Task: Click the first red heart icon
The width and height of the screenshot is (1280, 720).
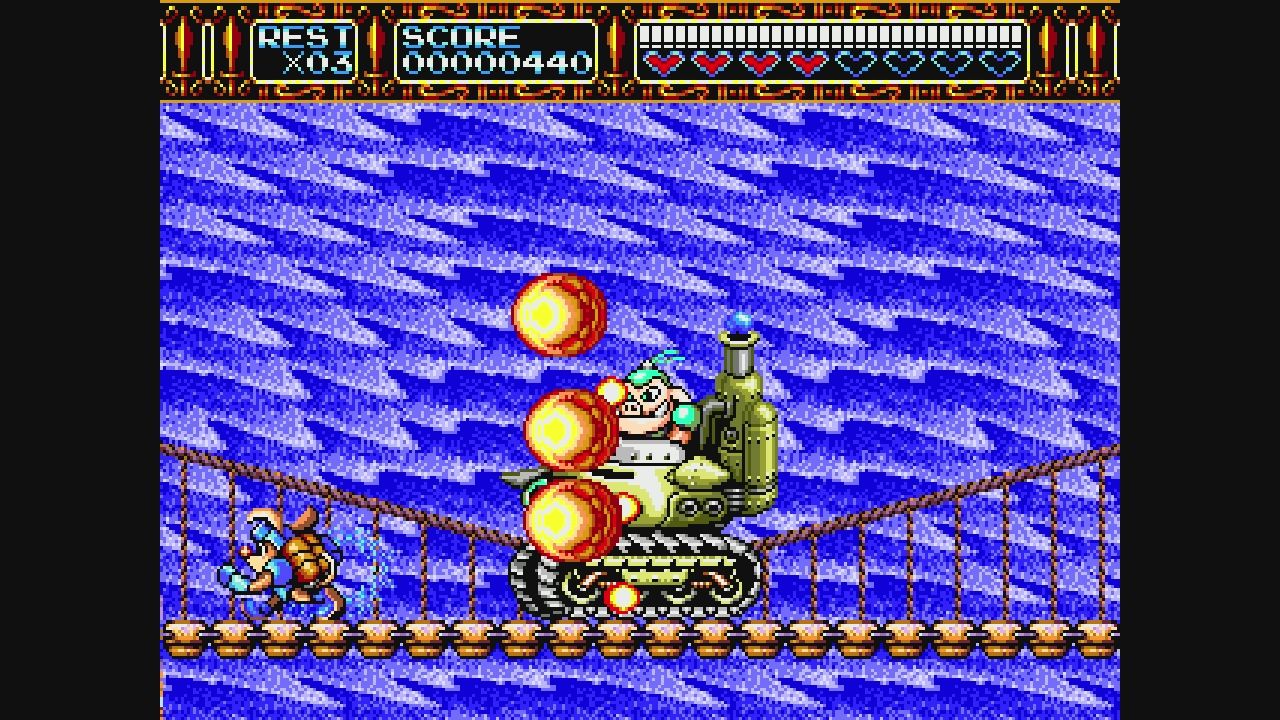Action: (661, 64)
